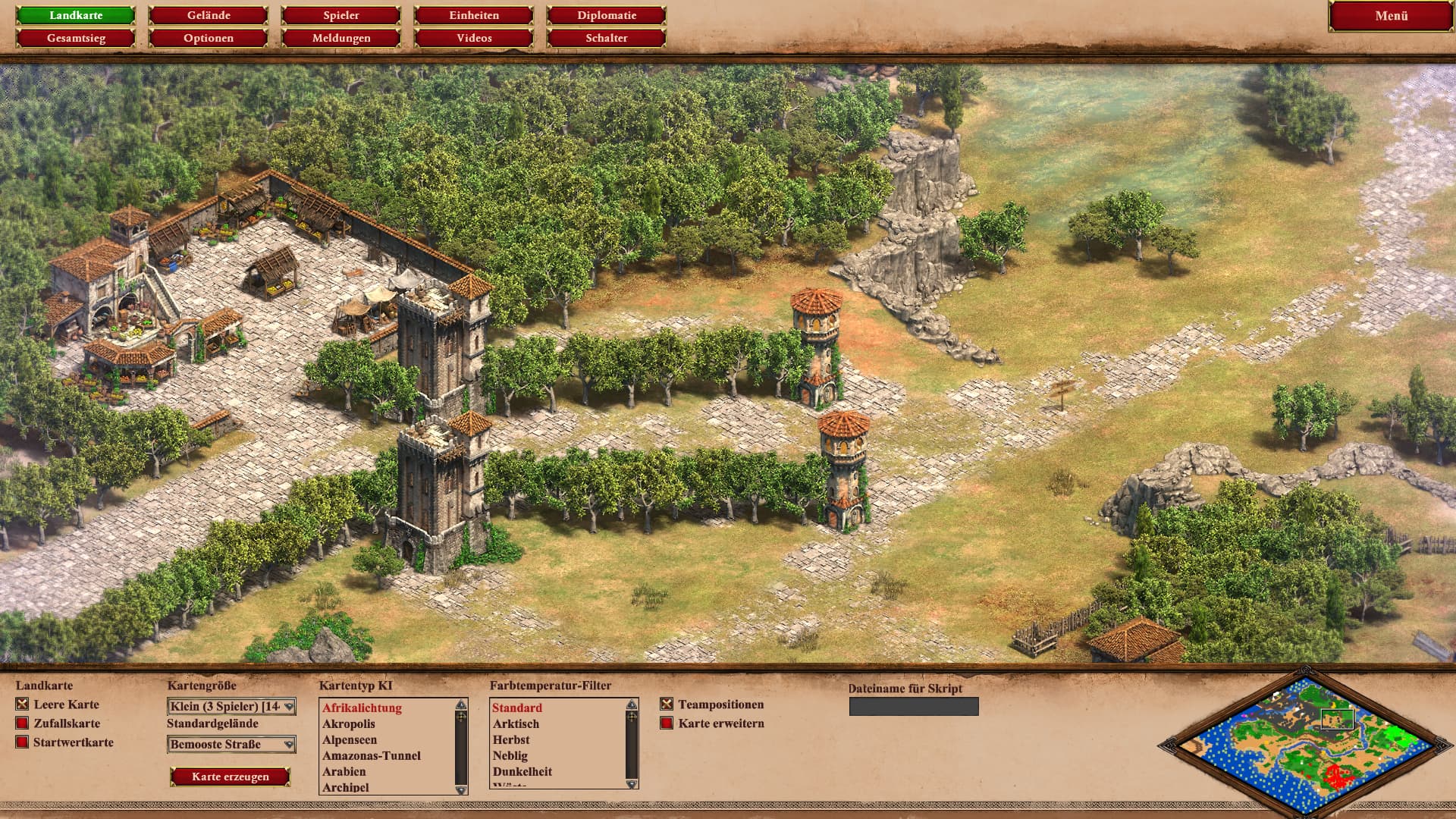The width and height of the screenshot is (1456, 819).
Task: Click on the minimap
Action: point(1304,742)
